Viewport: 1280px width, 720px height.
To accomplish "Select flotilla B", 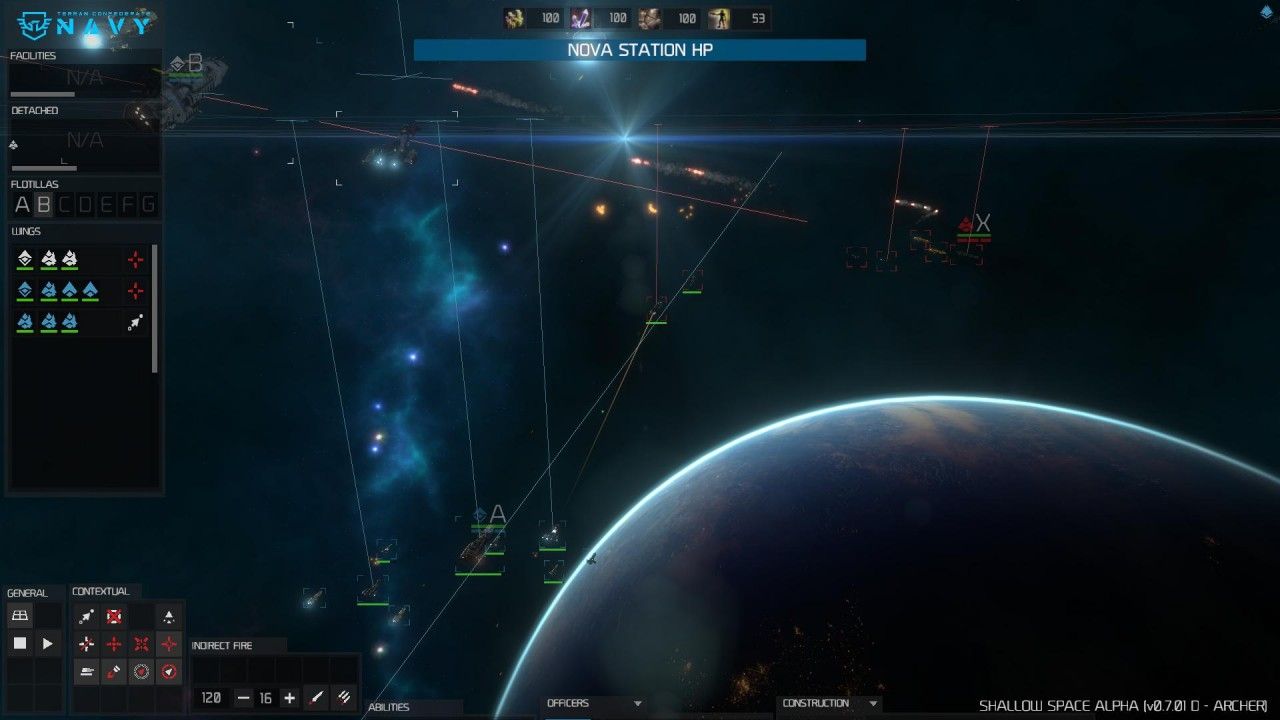I will (x=43, y=205).
